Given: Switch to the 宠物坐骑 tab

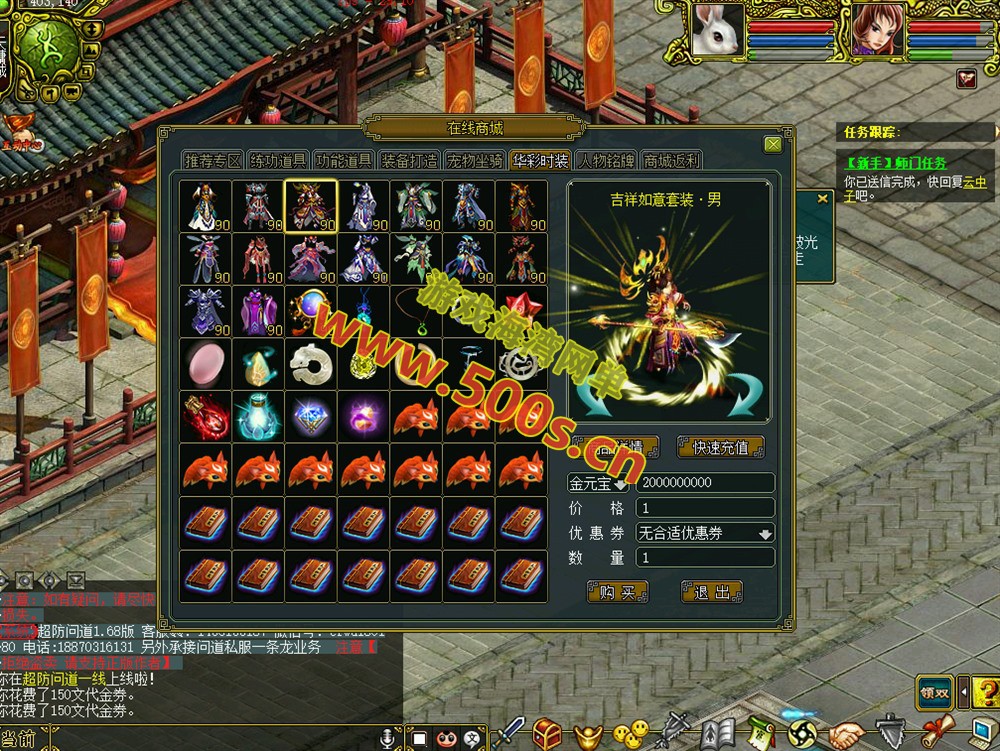Looking at the screenshot, I should point(474,161).
